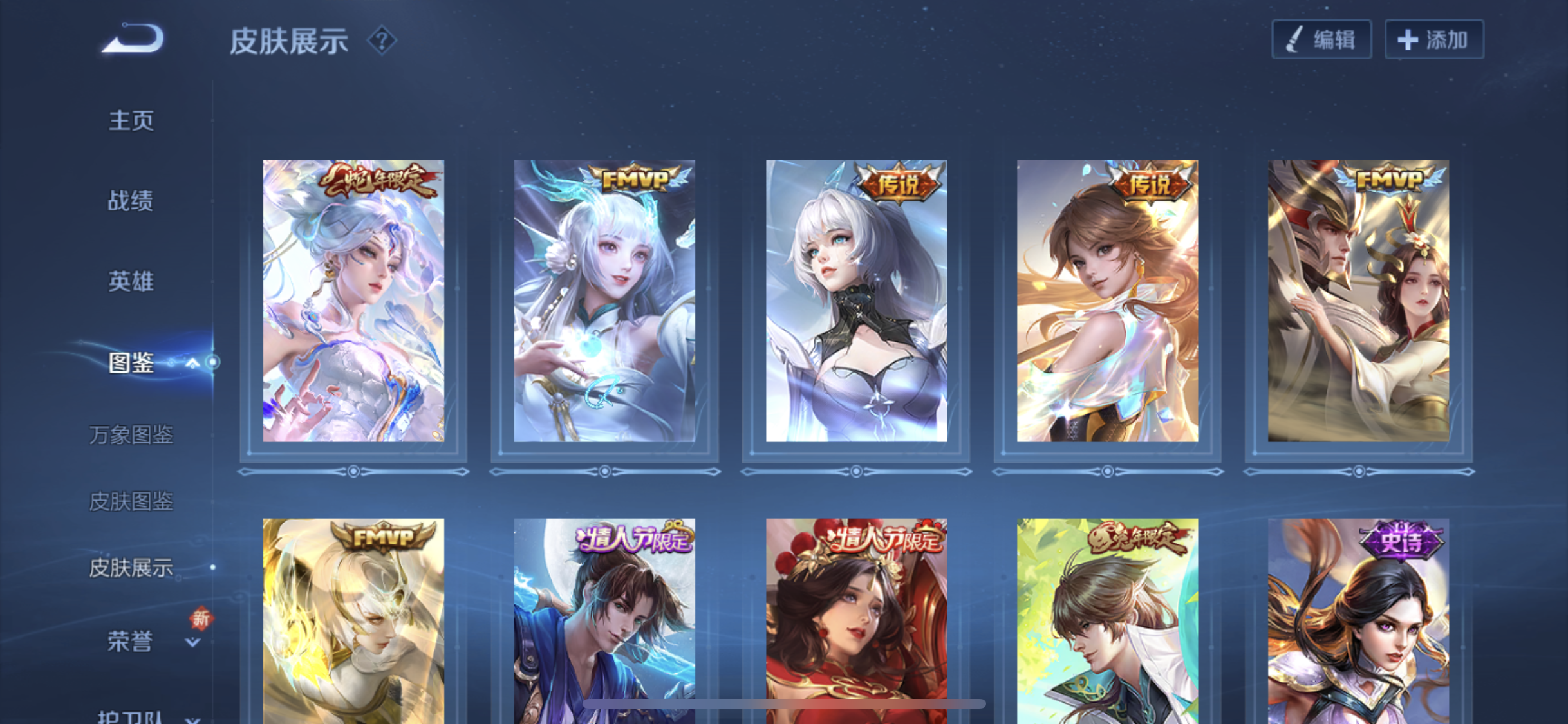The width and height of the screenshot is (1568, 724).
Task: Select 皮肤展示 in the sidebar
Action: click(131, 568)
